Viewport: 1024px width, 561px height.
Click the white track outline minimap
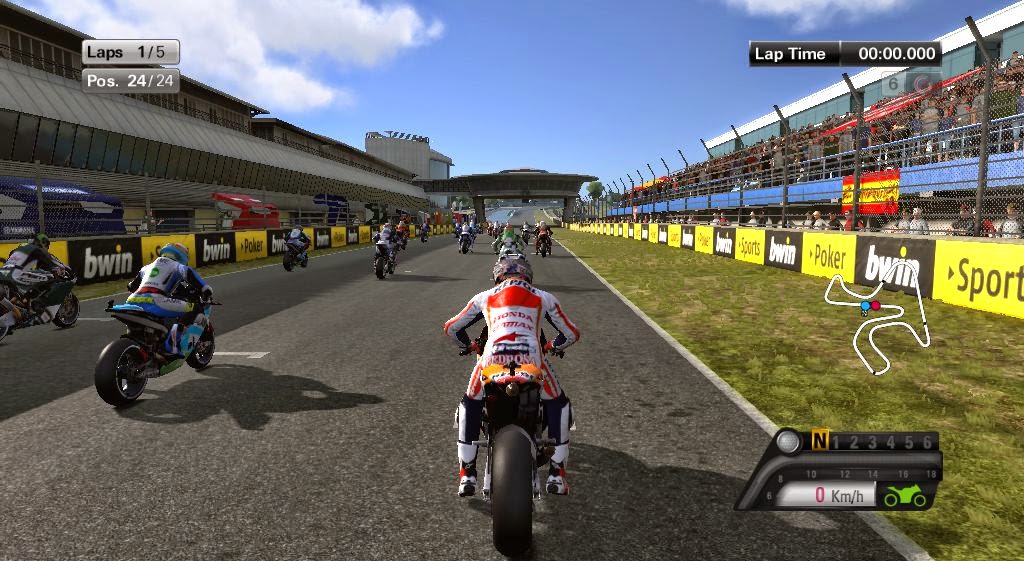tap(875, 322)
